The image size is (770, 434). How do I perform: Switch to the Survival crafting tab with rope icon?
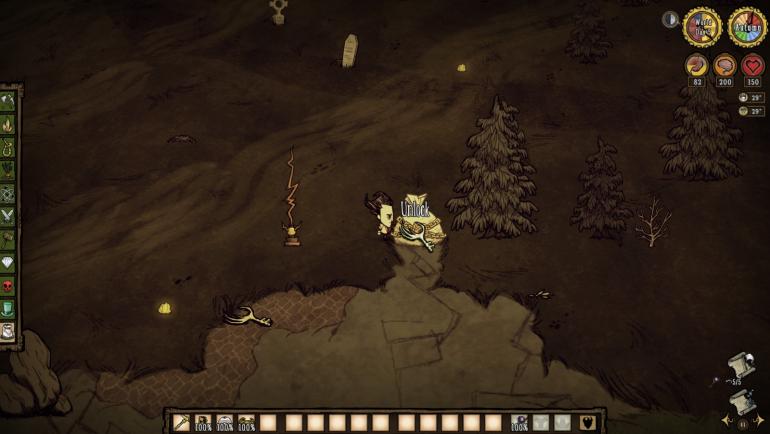point(9,148)
